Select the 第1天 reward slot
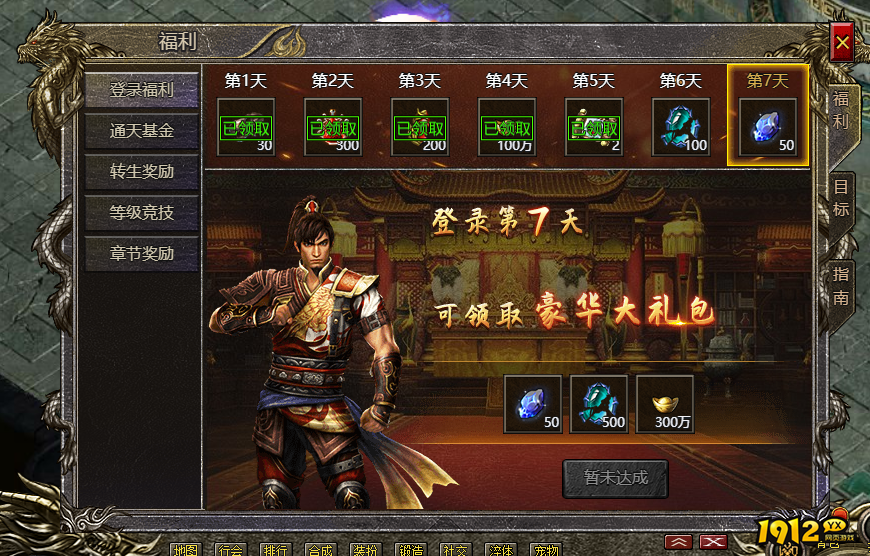The image size is (870, 556). (x=246, y=127)
